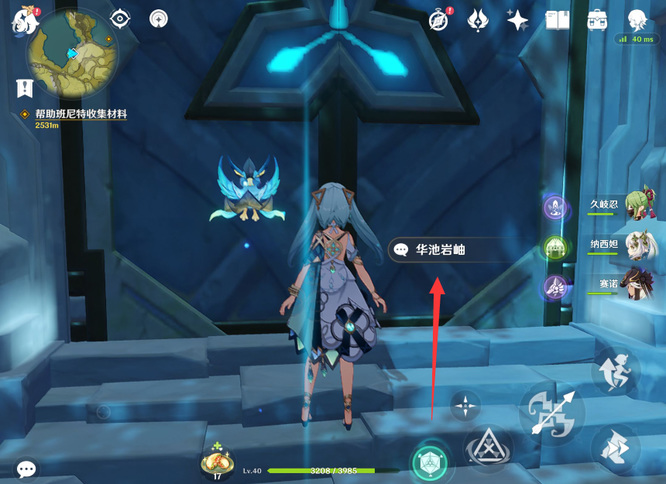Image resolution: width=666 pixels, height=484 pixels.
Task: Activate the green elemental skill button
Action: tap(430, 461)
